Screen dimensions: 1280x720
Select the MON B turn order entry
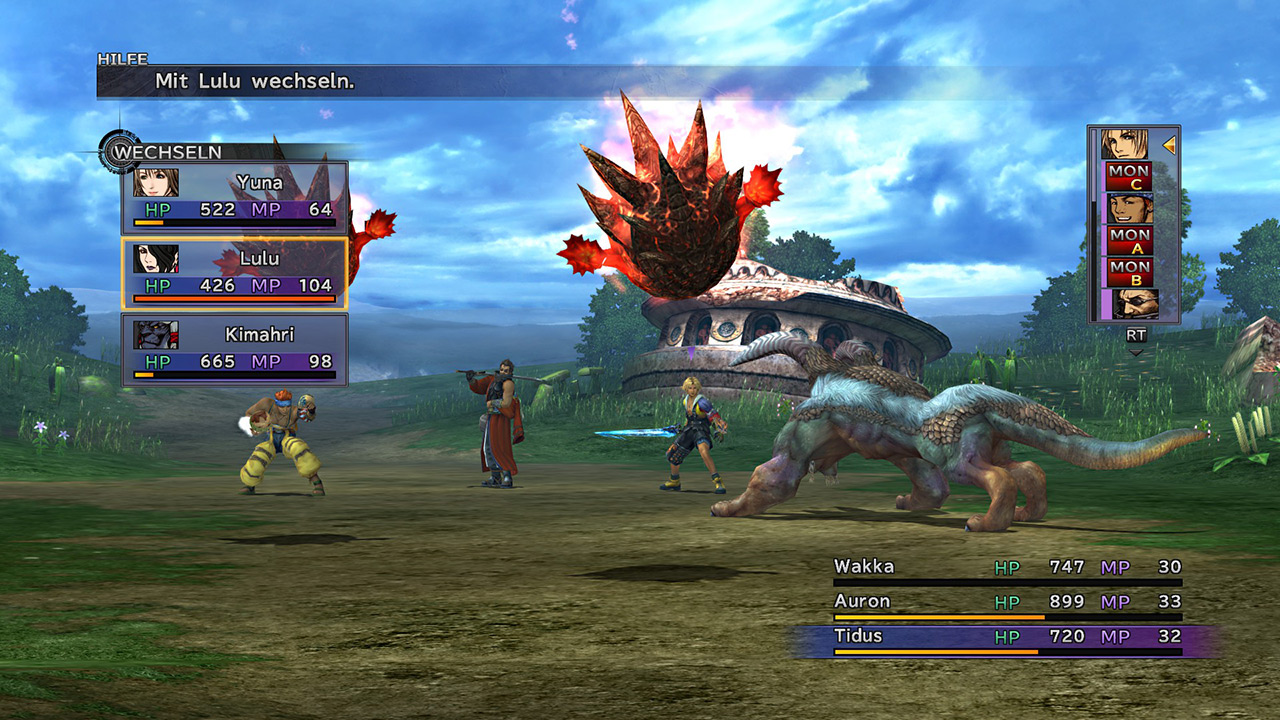coord(1129,271)
